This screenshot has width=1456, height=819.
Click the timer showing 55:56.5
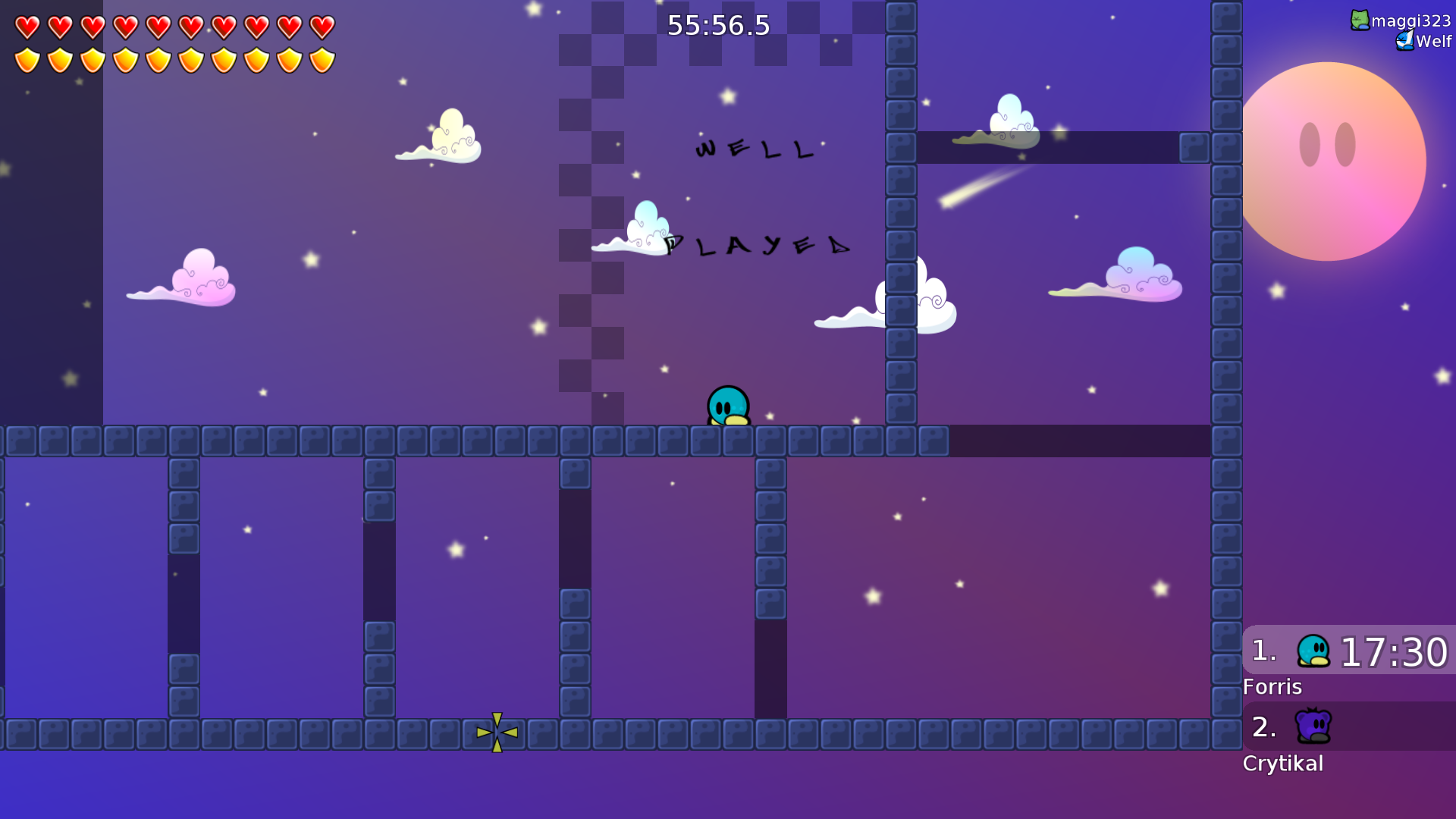click(717, 25)
